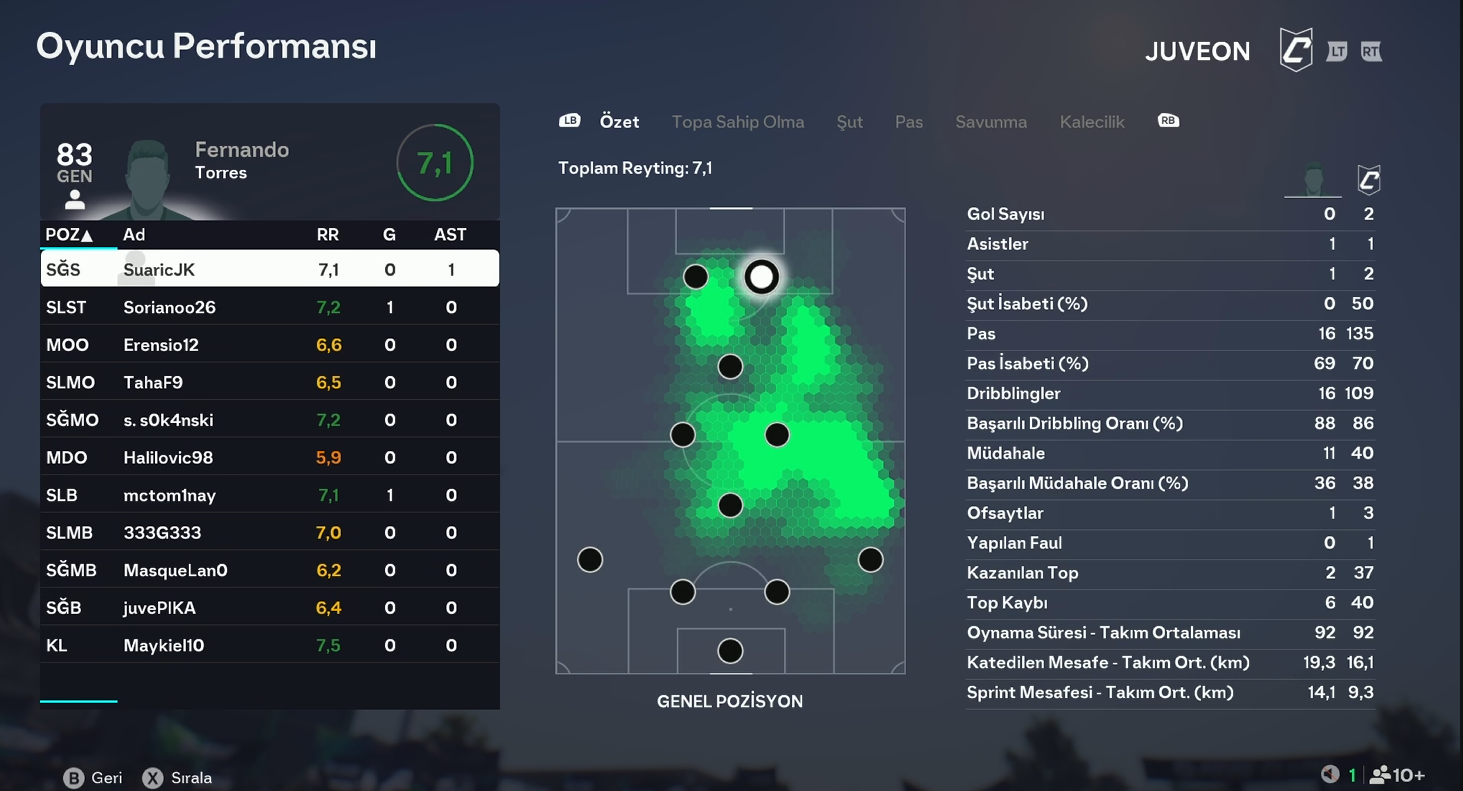Sort players by RR rating column
Viewport: 1463px width, 791px height.
click(327, 235)
